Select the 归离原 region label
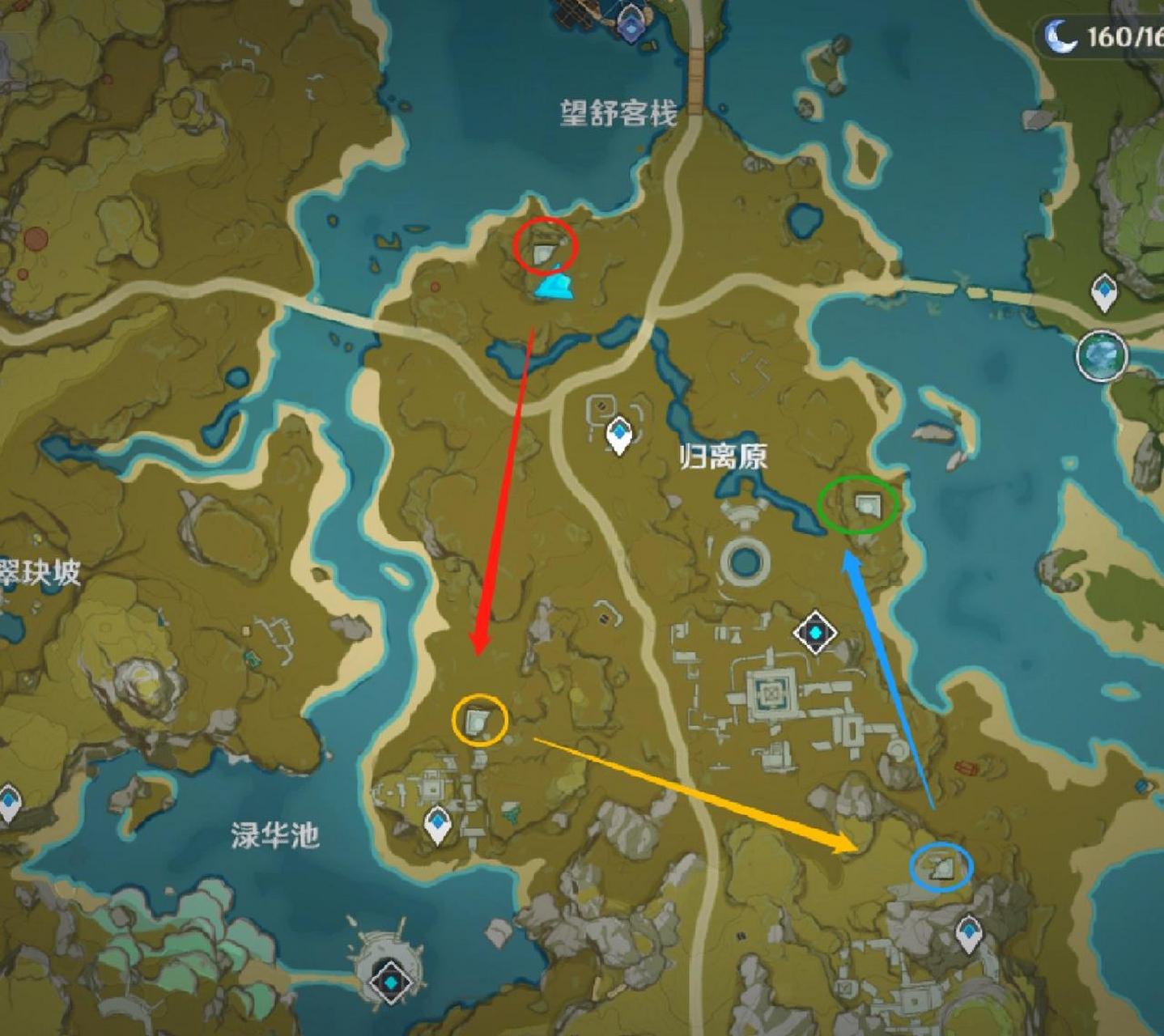 coord(726,456)
